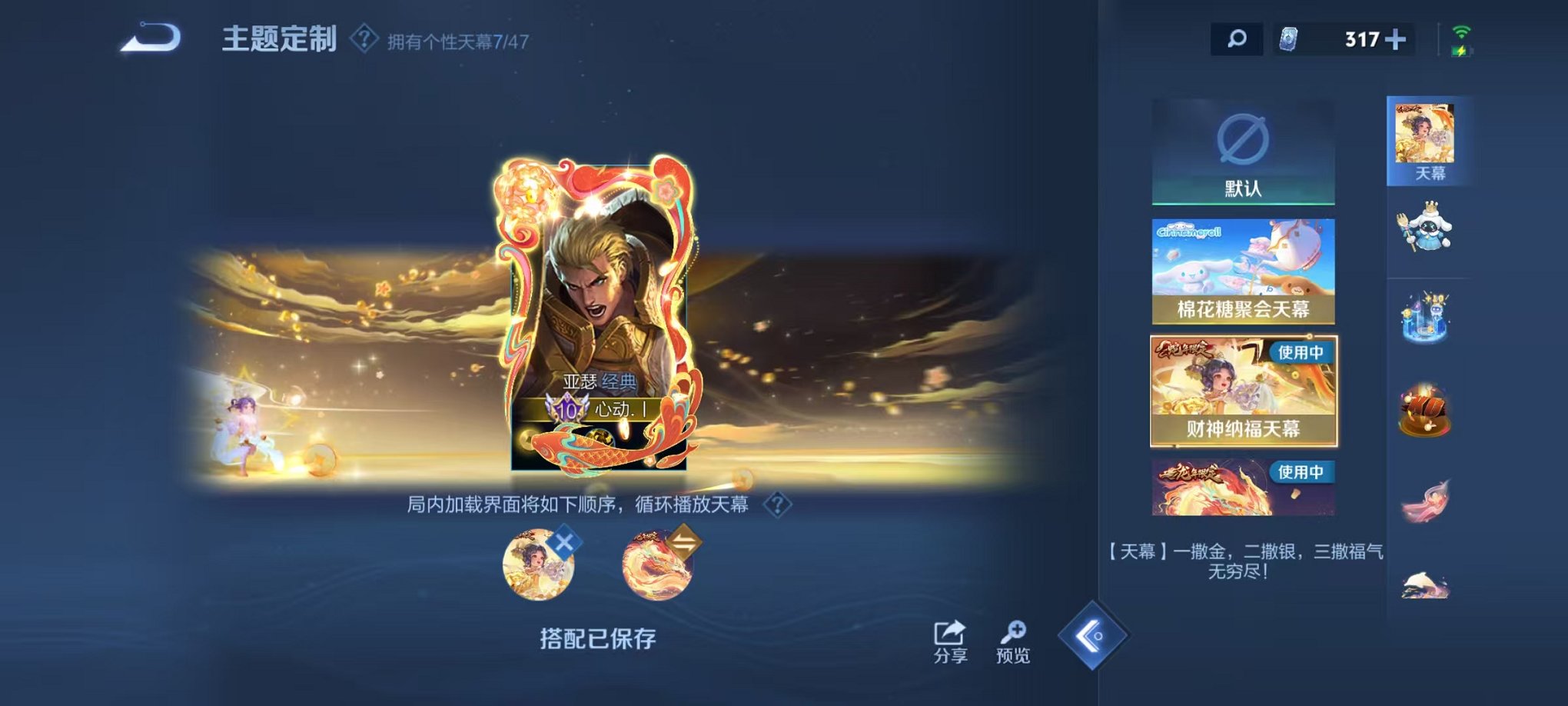The image size is (1568, 706).
Task: Switch to the 天幕 tab in right sidebar
Action: tap(1427, 140)
